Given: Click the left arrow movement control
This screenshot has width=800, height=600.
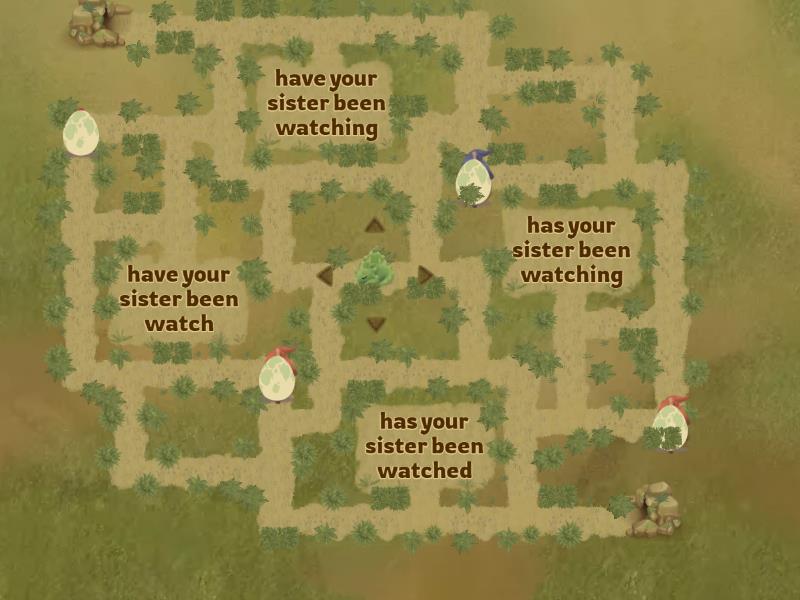Looking at the screenshot, I should (x=325, y=275).
